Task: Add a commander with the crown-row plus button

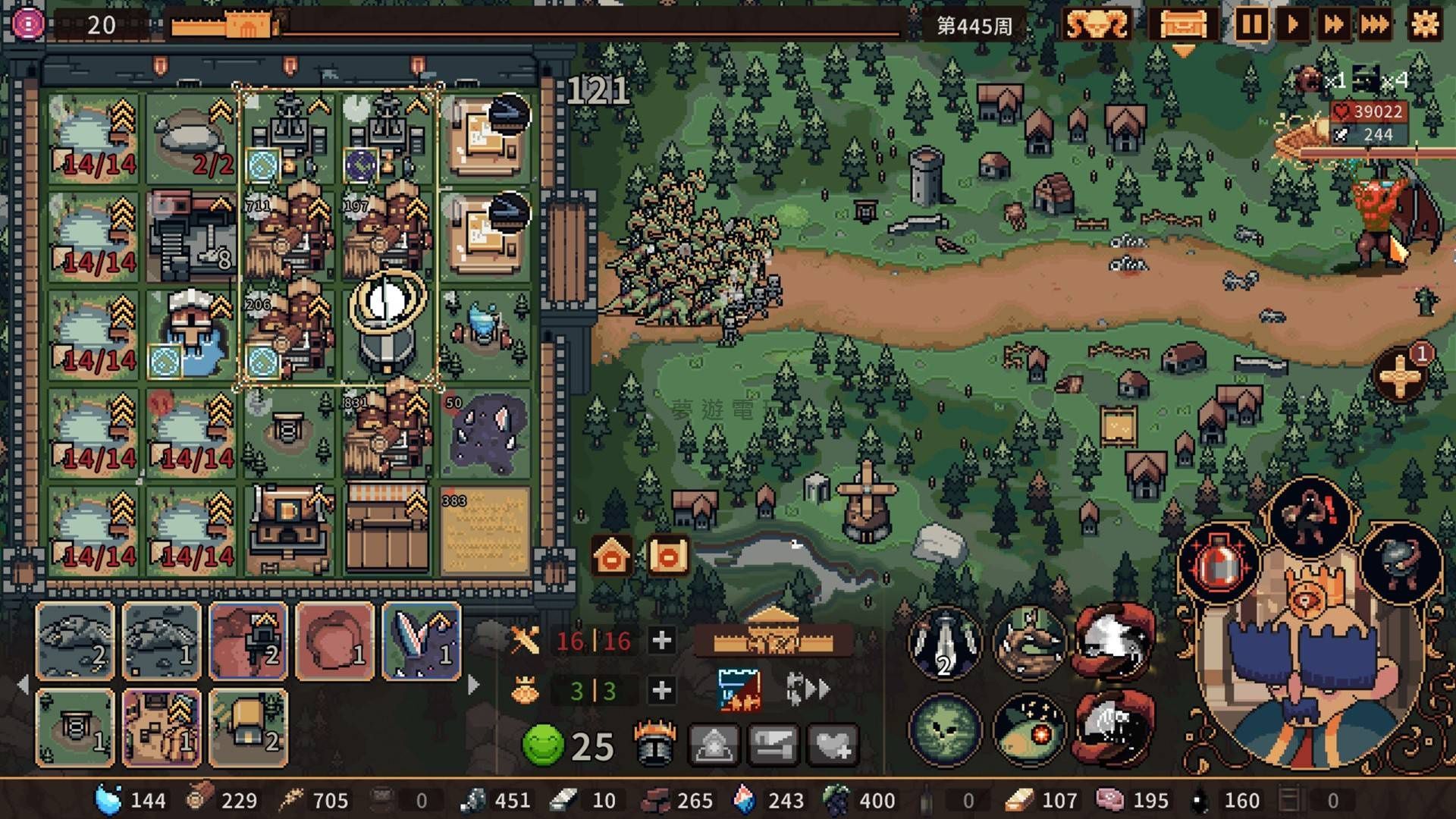Action: coord(661,690)
